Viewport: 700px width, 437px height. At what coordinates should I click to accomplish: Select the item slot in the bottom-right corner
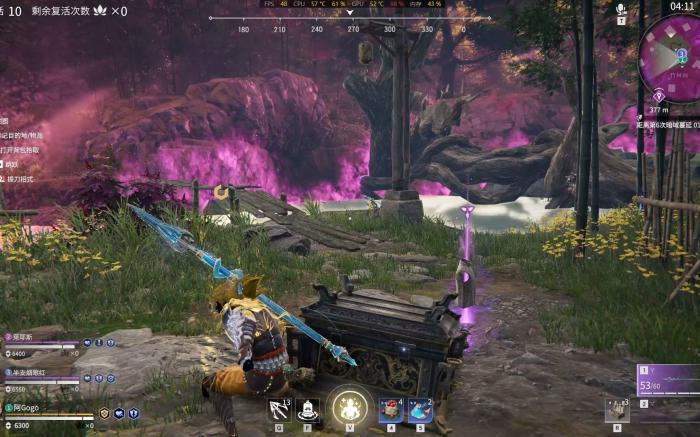(x=616, y=409)
